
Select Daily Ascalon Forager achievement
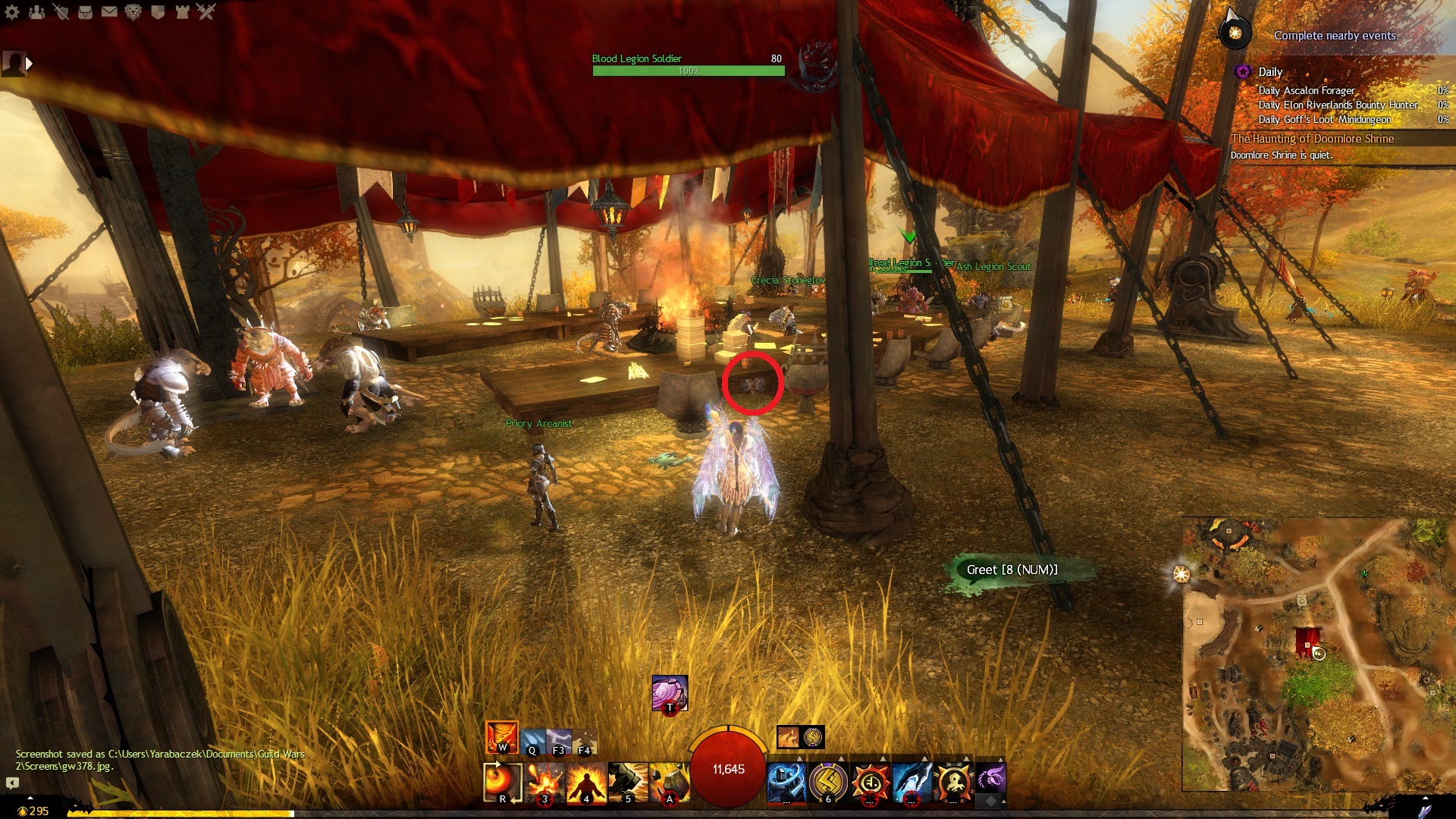click(x=1307, y=90)
